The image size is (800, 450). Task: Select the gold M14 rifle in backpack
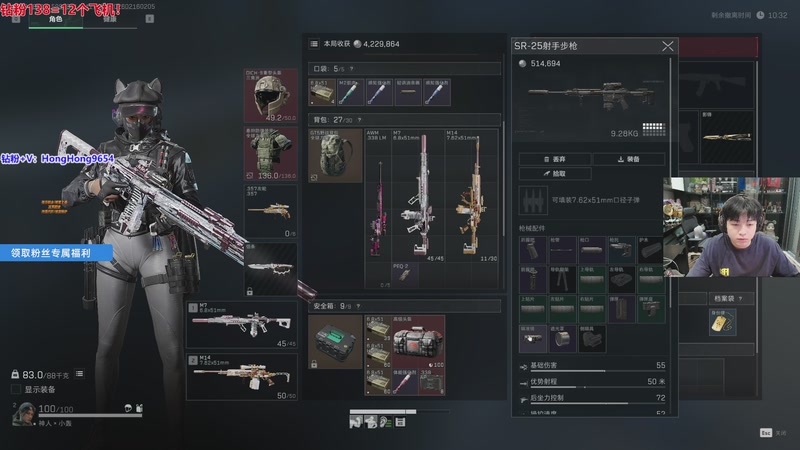(466, 195)
